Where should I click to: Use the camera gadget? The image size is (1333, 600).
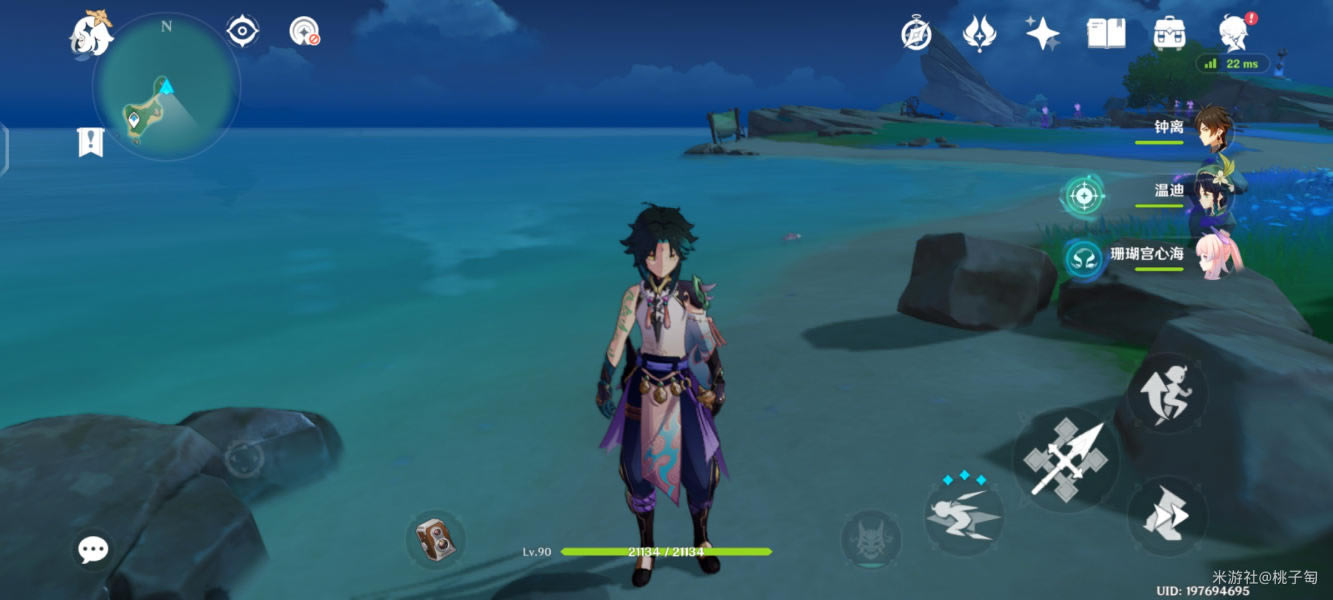[x=436, y=539]
